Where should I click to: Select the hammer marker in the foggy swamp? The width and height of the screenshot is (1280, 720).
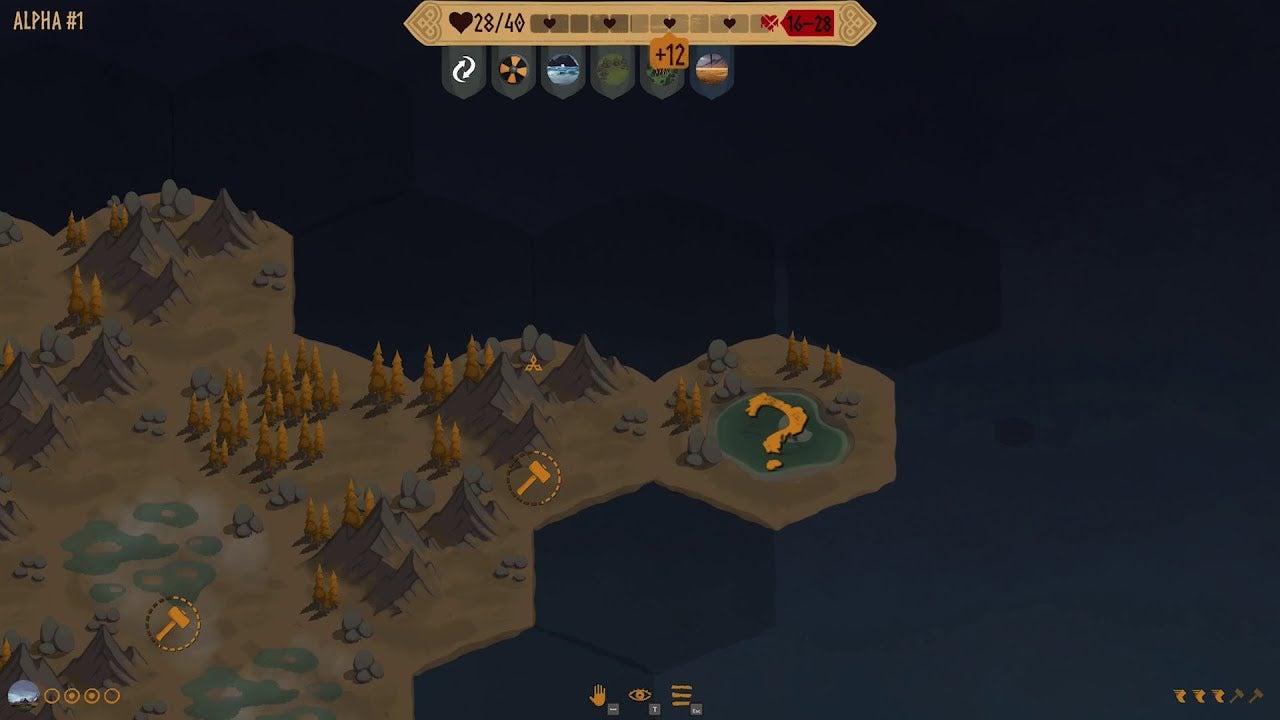coord(173,624)
